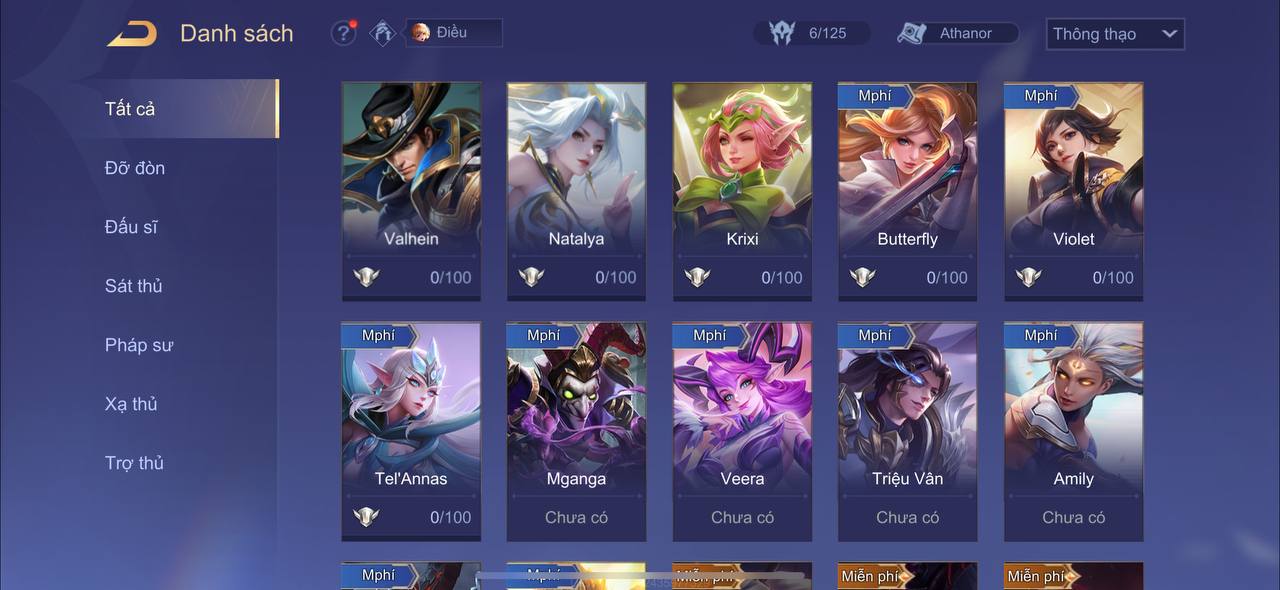The width and height of the screenshot is (1280, 590).
Task: Open the Xạ thủ hero list
Action: (x=131, y=404)
